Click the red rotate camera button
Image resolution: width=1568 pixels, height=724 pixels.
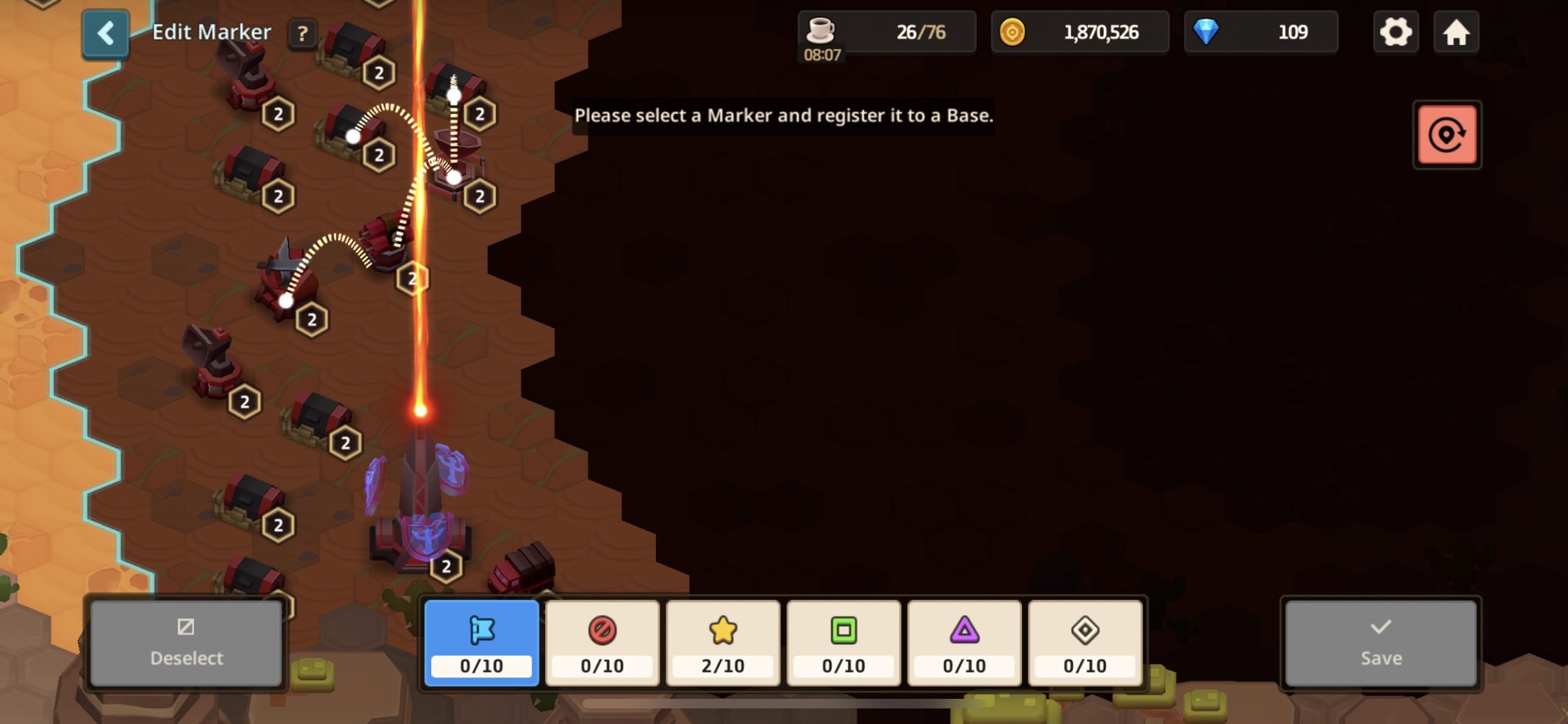pyautogui.click(x=1446, y=135)
